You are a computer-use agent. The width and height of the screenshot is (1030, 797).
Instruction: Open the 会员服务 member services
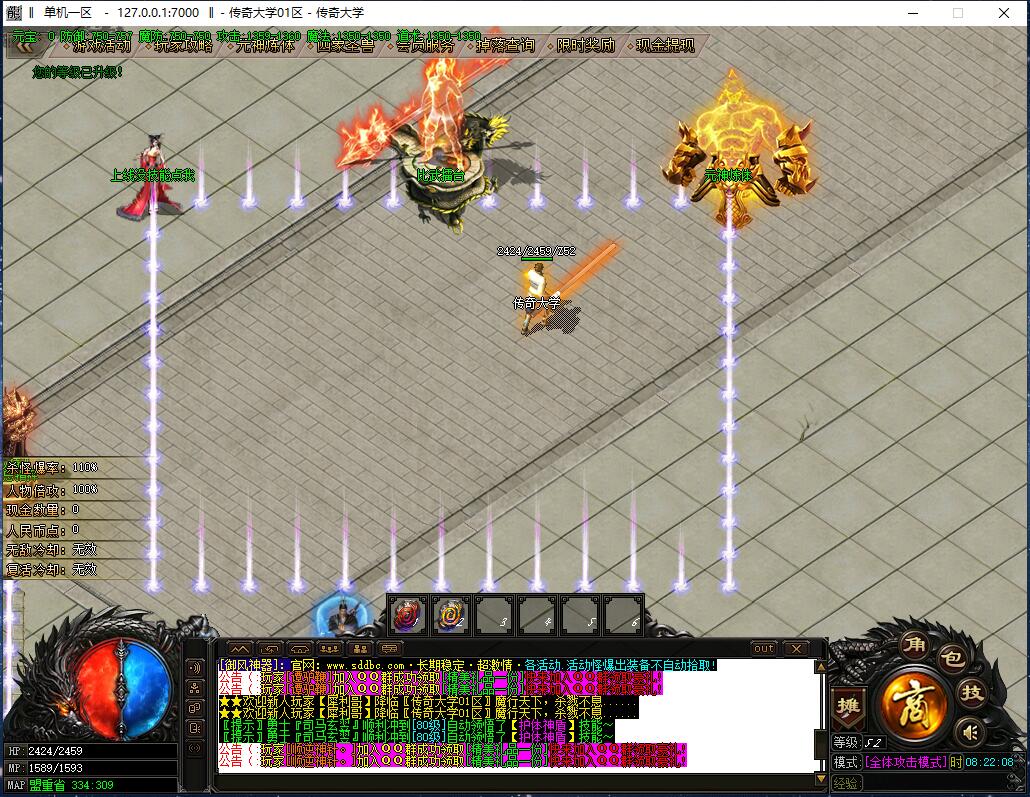[x=425, y=46]
